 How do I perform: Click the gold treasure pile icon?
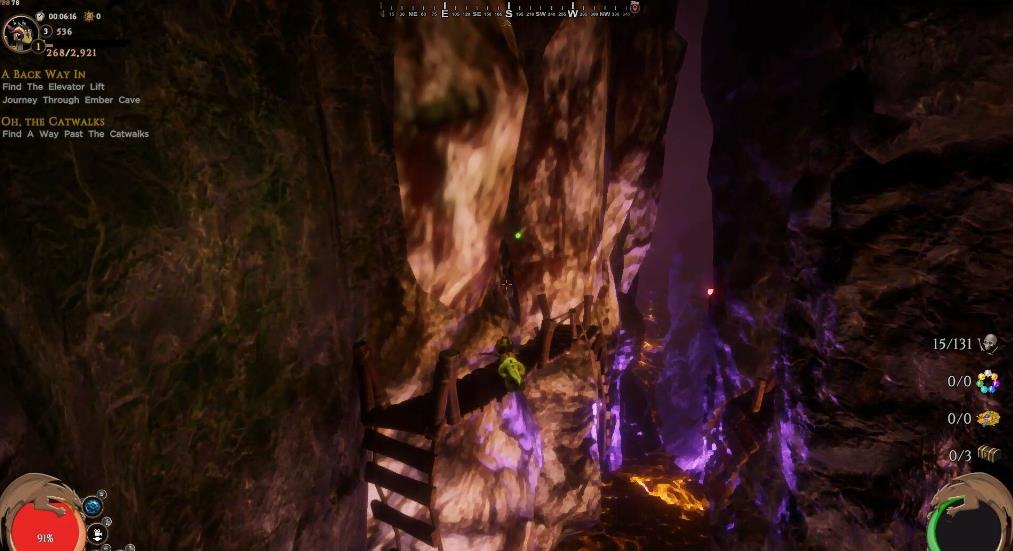point(988,418)
